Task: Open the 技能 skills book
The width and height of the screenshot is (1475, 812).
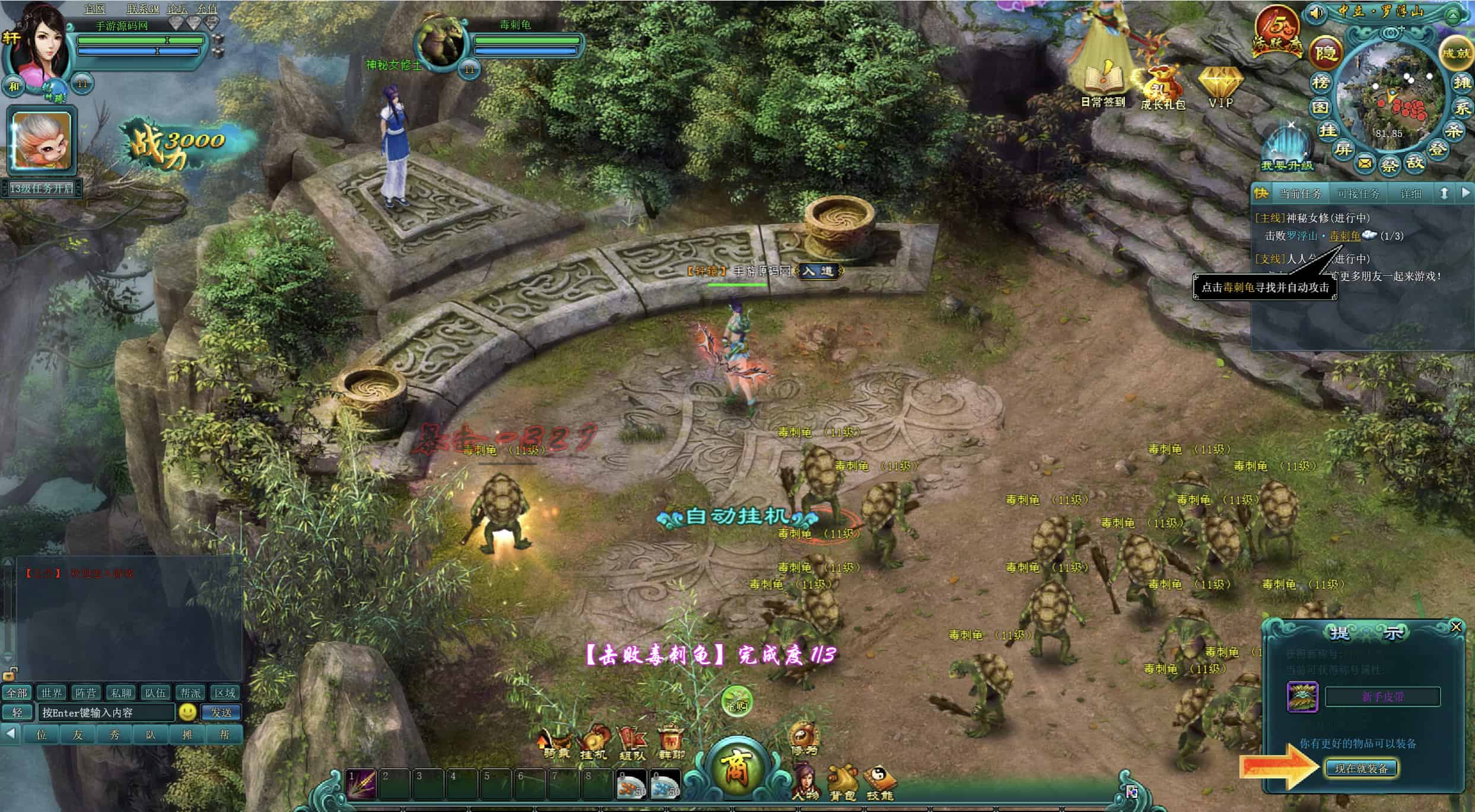Action: coord(879,782)
